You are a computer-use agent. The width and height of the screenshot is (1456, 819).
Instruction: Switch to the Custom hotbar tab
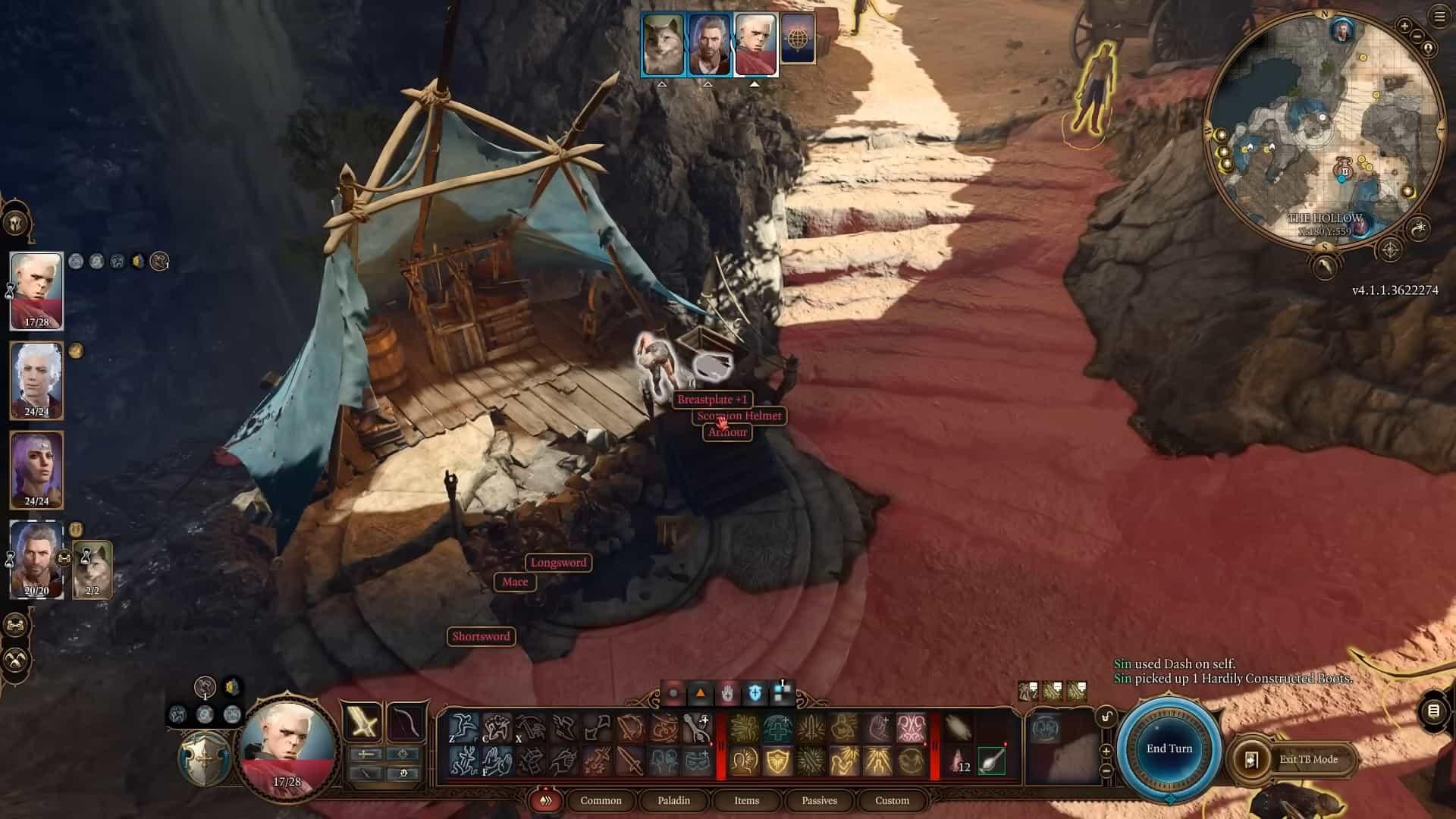point(892,800)
